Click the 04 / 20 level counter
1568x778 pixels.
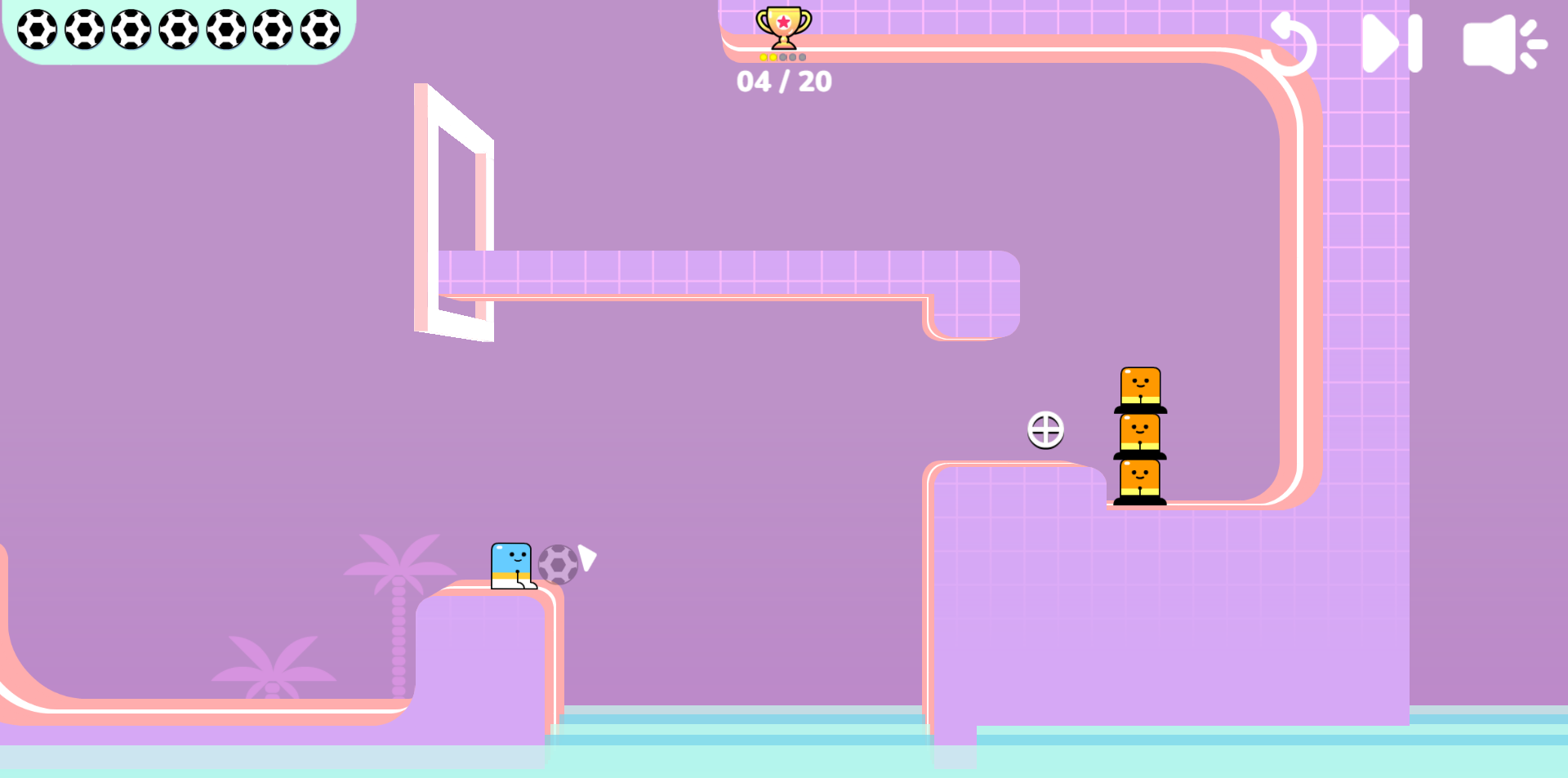tap(785, 81)
